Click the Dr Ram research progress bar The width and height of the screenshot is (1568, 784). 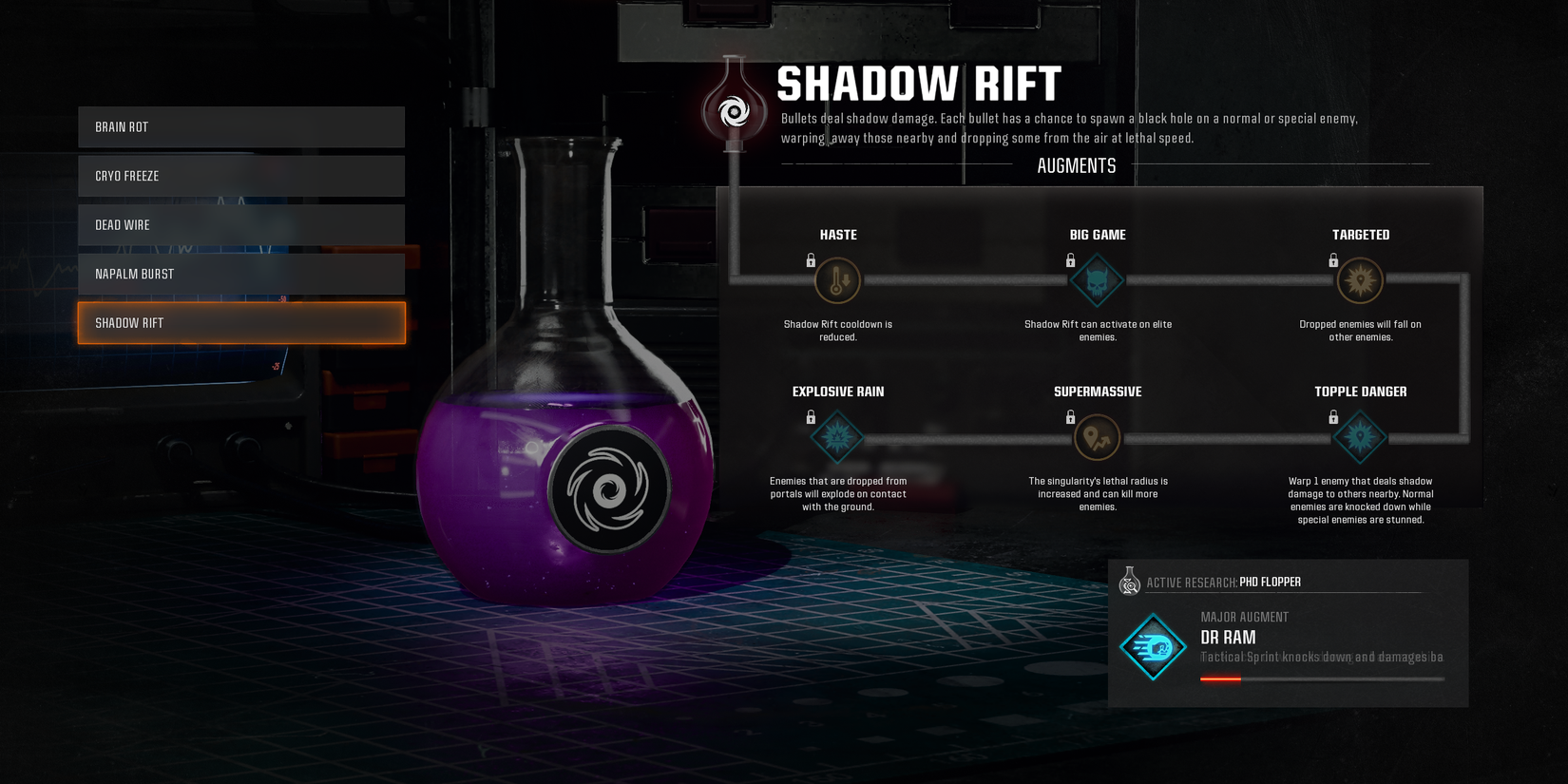click(x=1321, y=679)
